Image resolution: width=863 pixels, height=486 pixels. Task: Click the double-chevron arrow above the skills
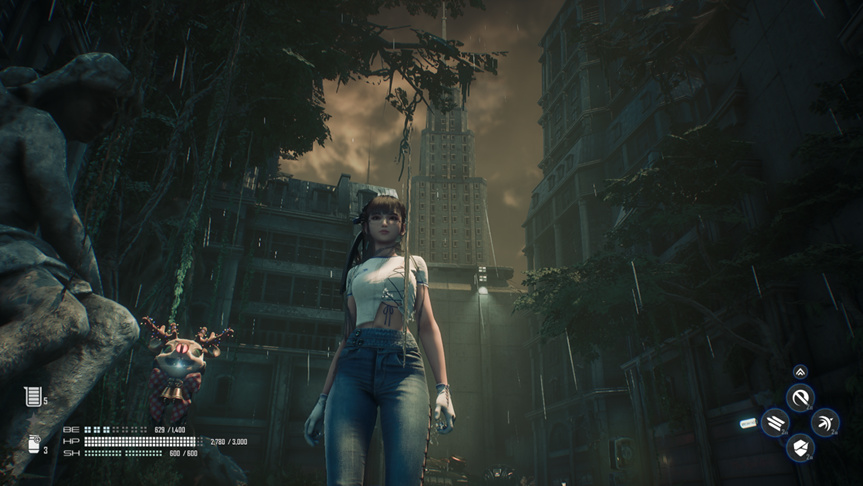point(799,372)
